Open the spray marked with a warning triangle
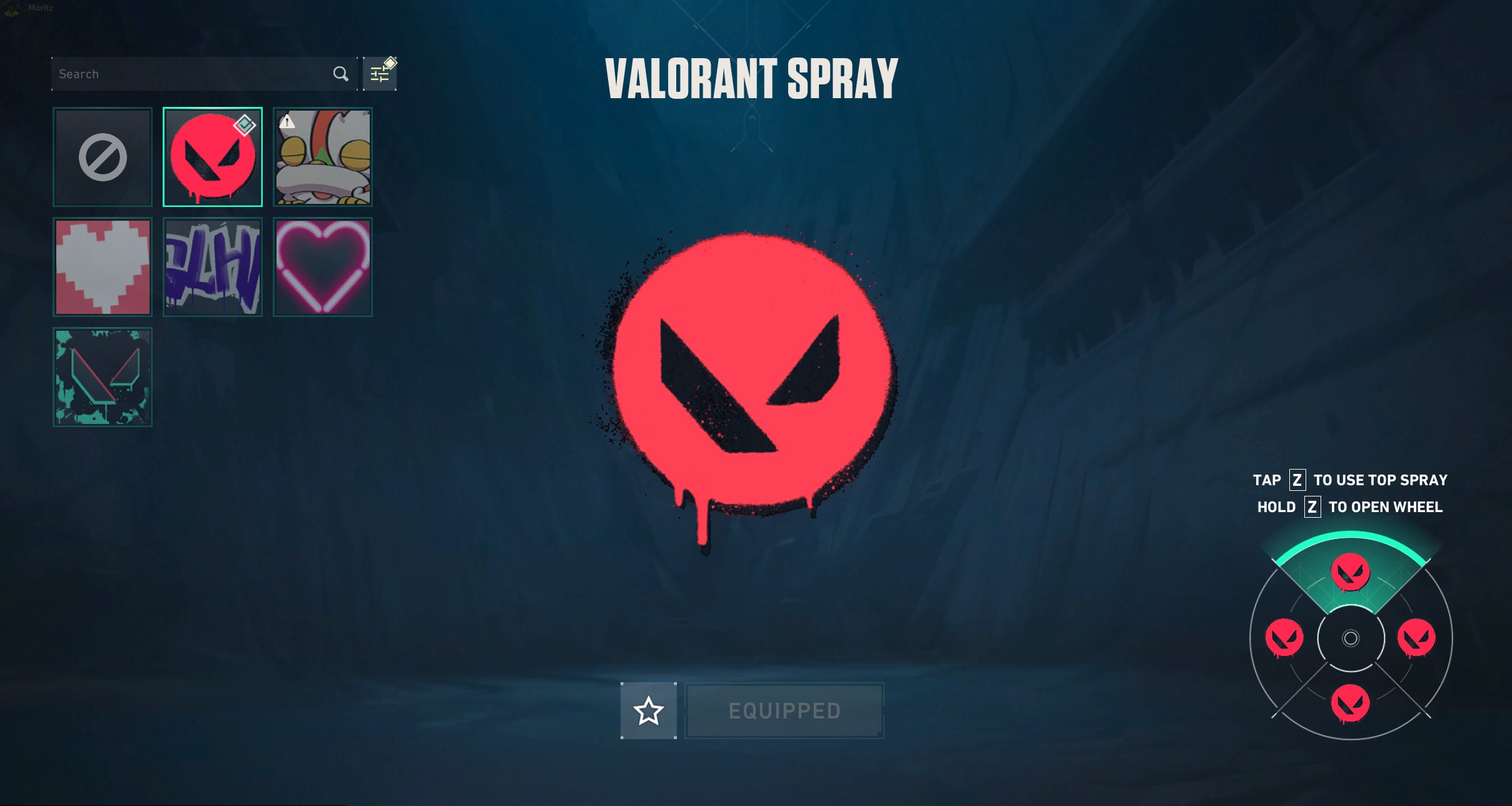 (x=323, y=157)
